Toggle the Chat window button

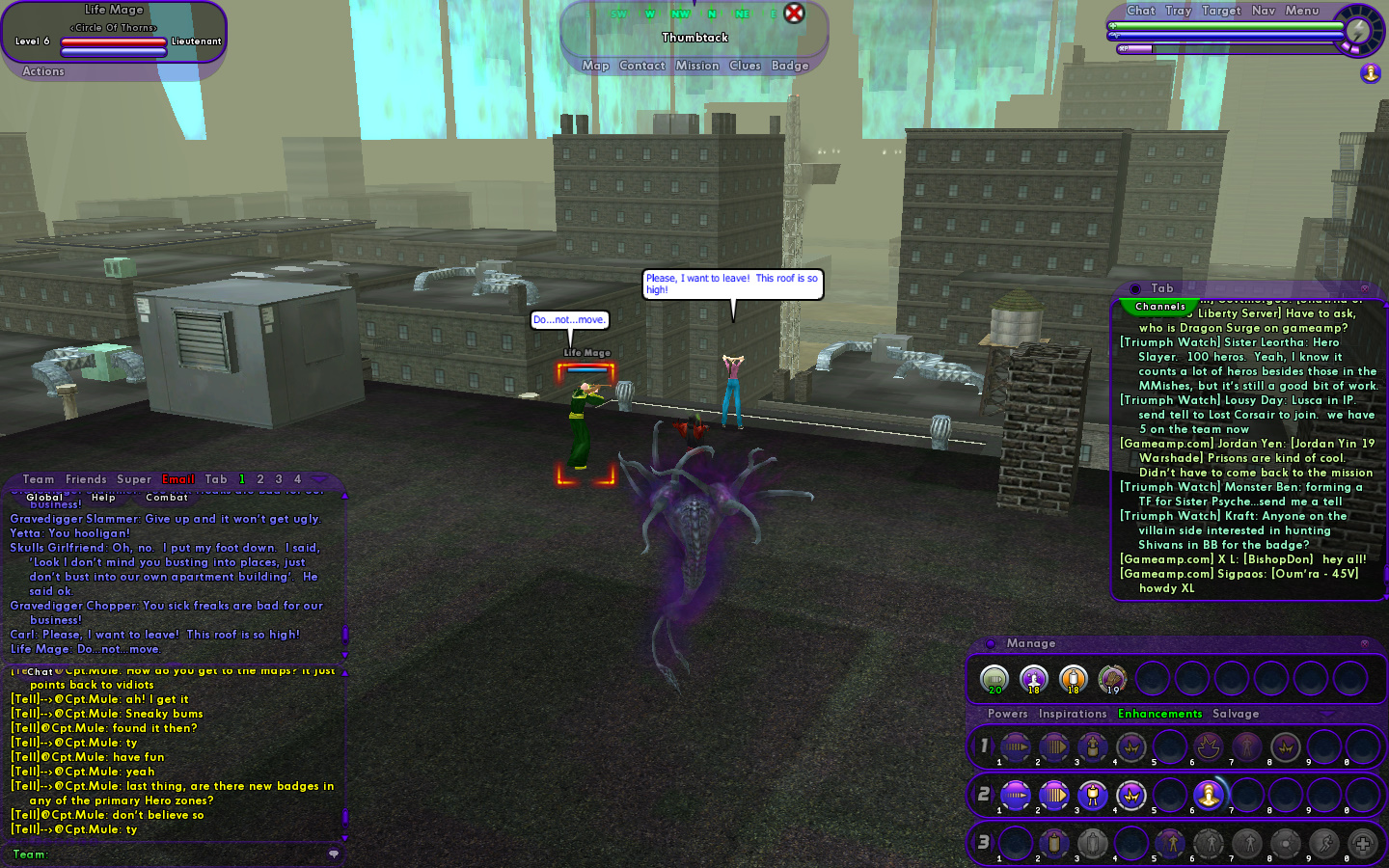click(x=1140, y=11)
